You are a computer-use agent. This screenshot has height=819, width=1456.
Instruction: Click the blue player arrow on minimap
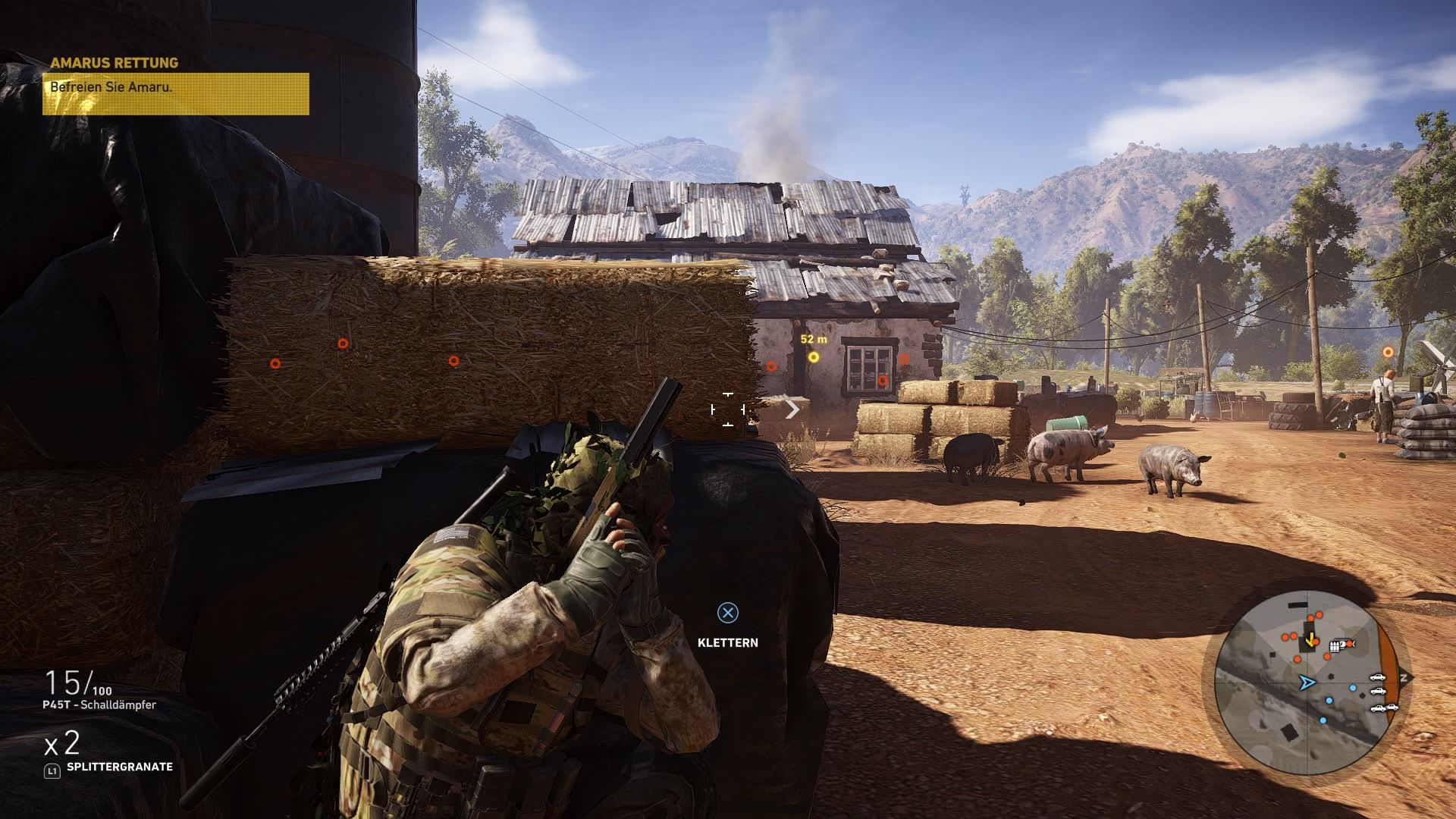coord(1306,683)
